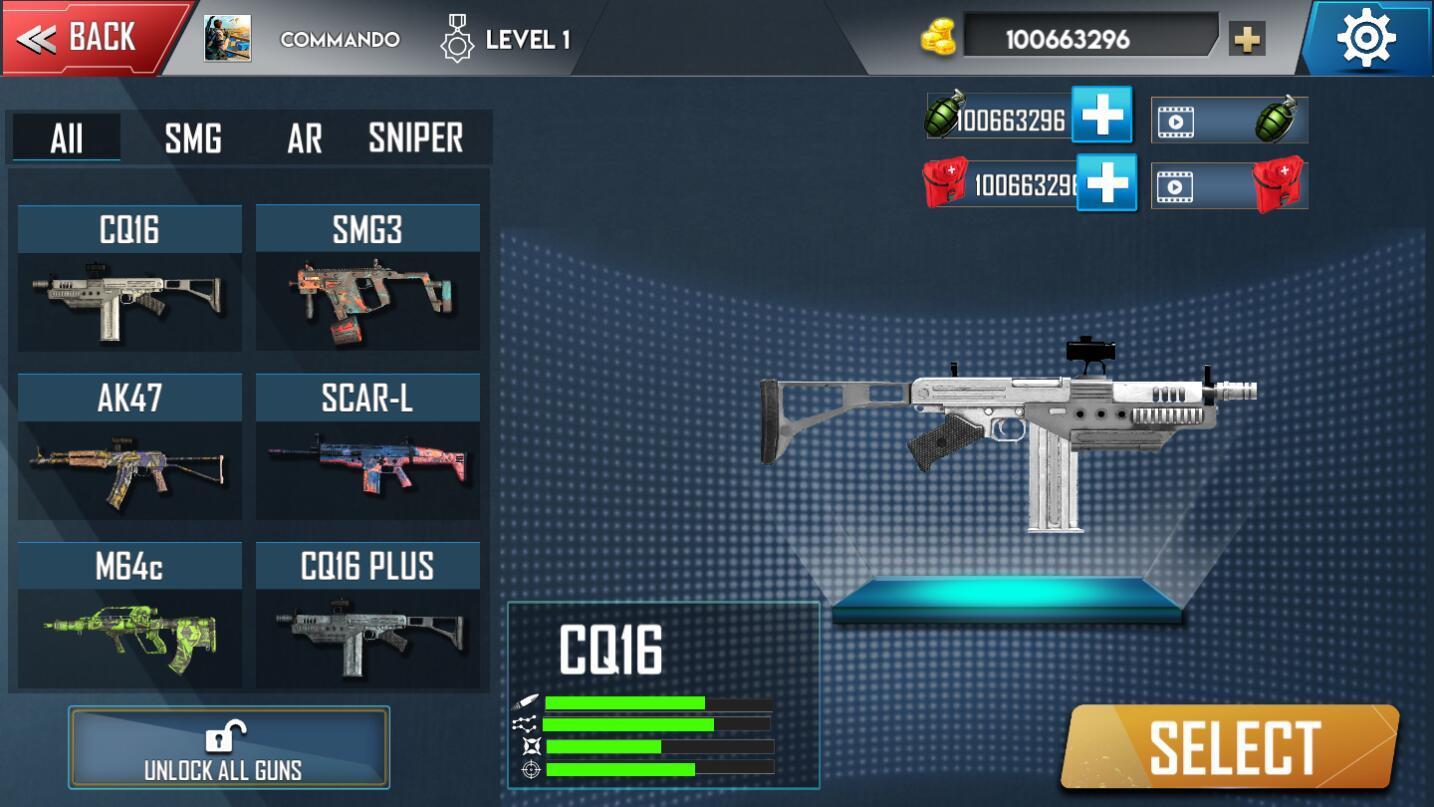Go back with the red BACK button
The image size is (1434, 807).
tap(92, 39)
